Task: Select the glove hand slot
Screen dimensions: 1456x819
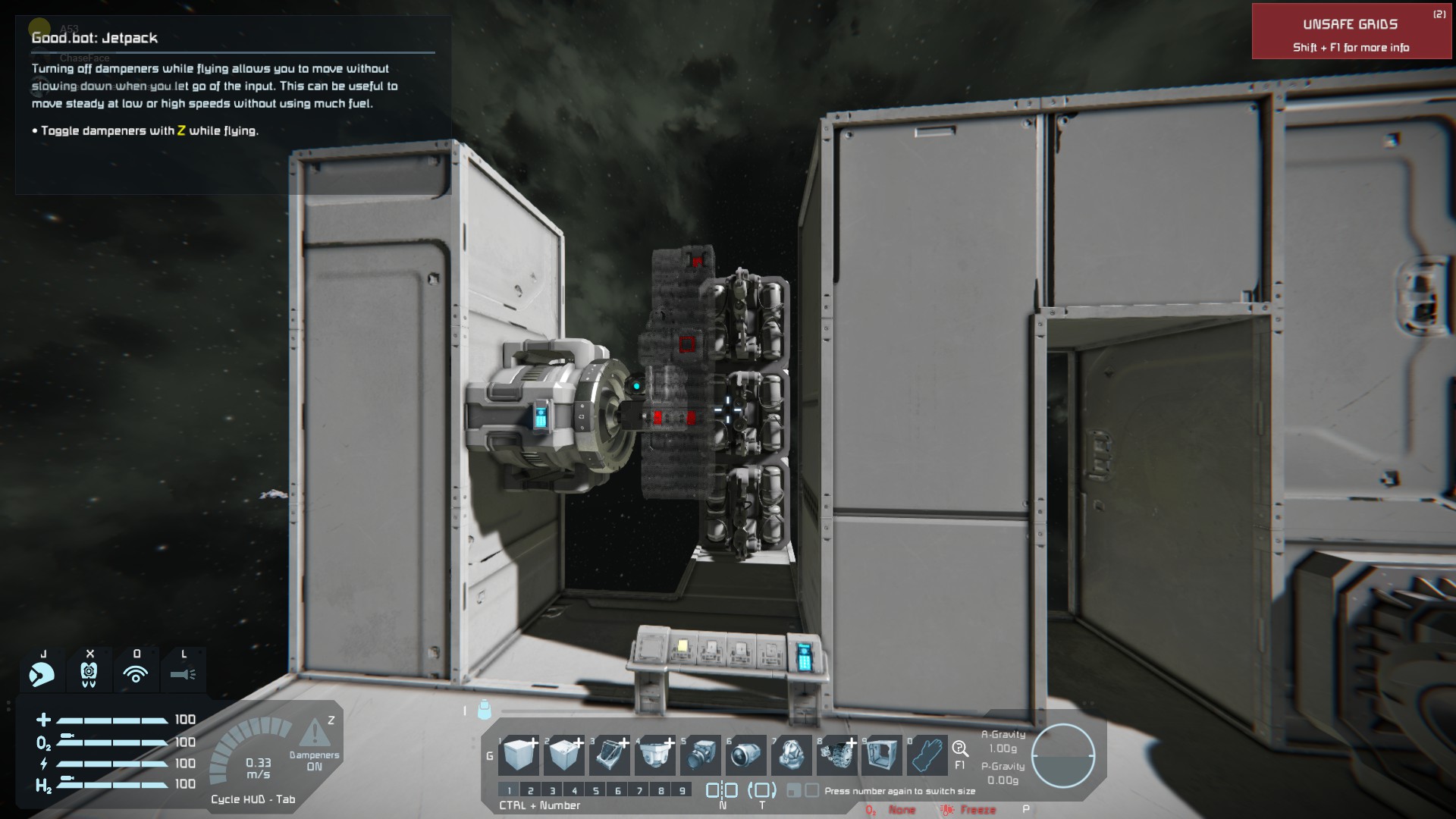Action: click(x=927, y=755)
